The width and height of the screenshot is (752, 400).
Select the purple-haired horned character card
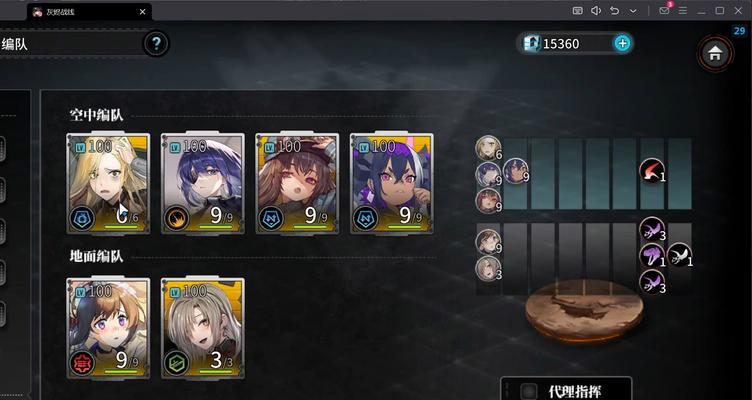coord(391,183)
